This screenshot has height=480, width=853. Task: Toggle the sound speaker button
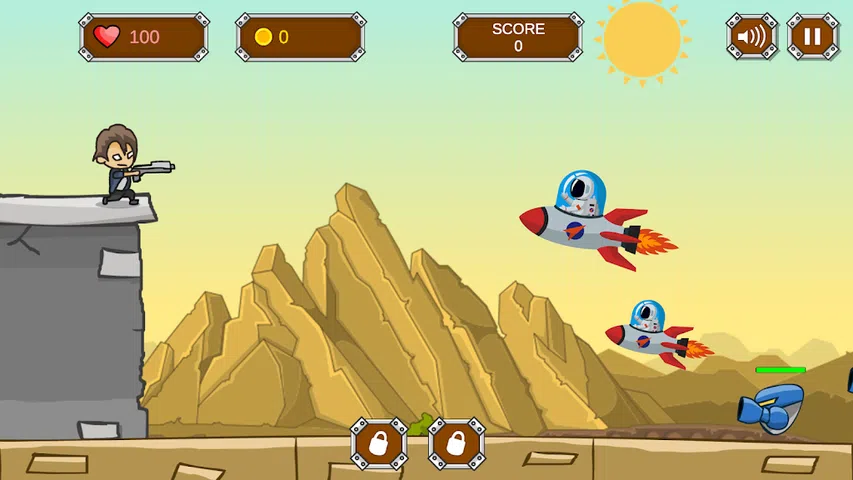click(x=751, y=38)
